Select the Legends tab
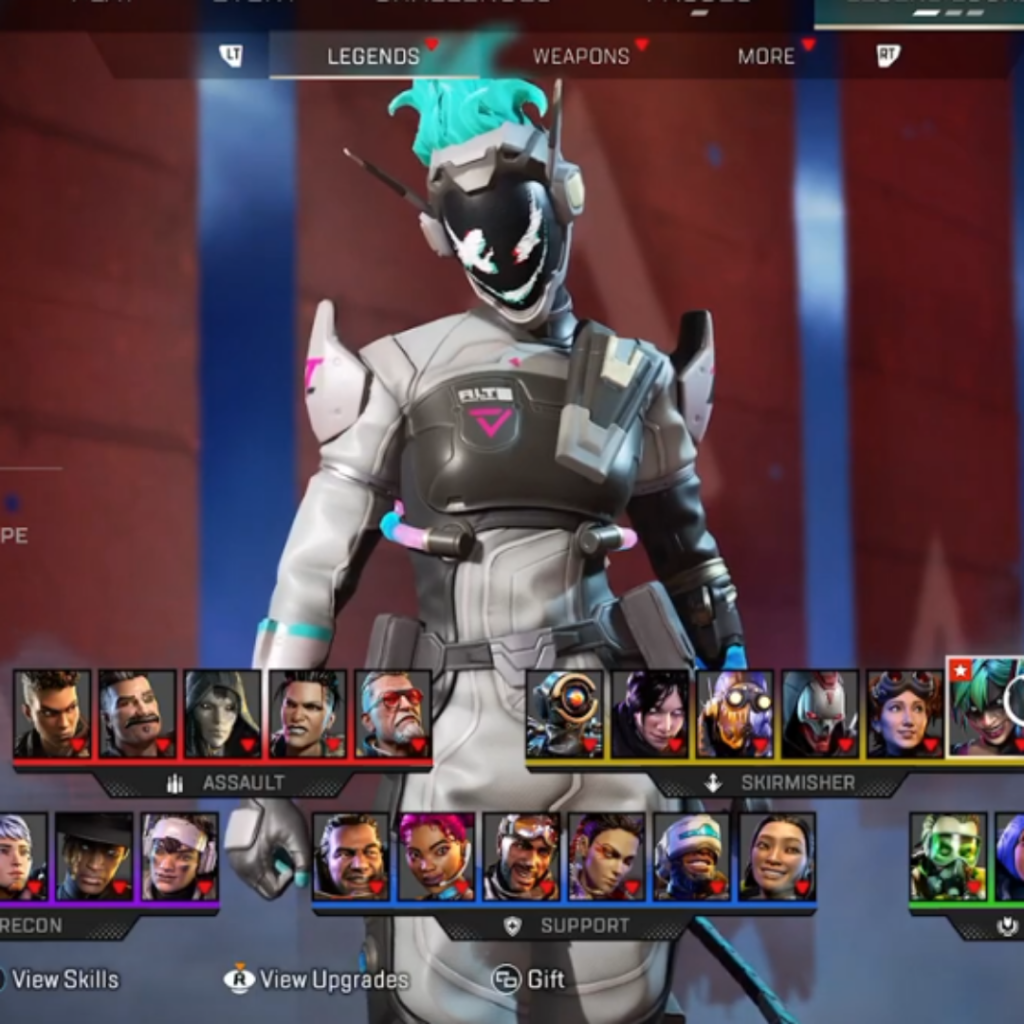 (373, 56)
